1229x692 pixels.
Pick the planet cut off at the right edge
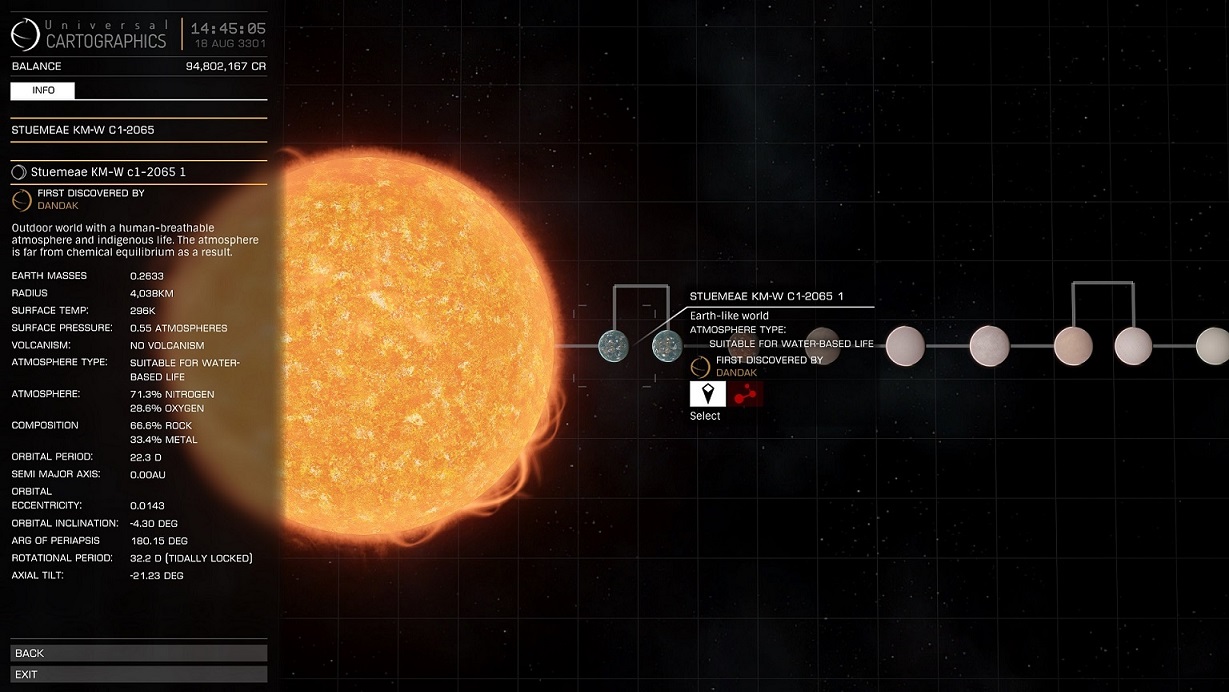(1212, 346)
